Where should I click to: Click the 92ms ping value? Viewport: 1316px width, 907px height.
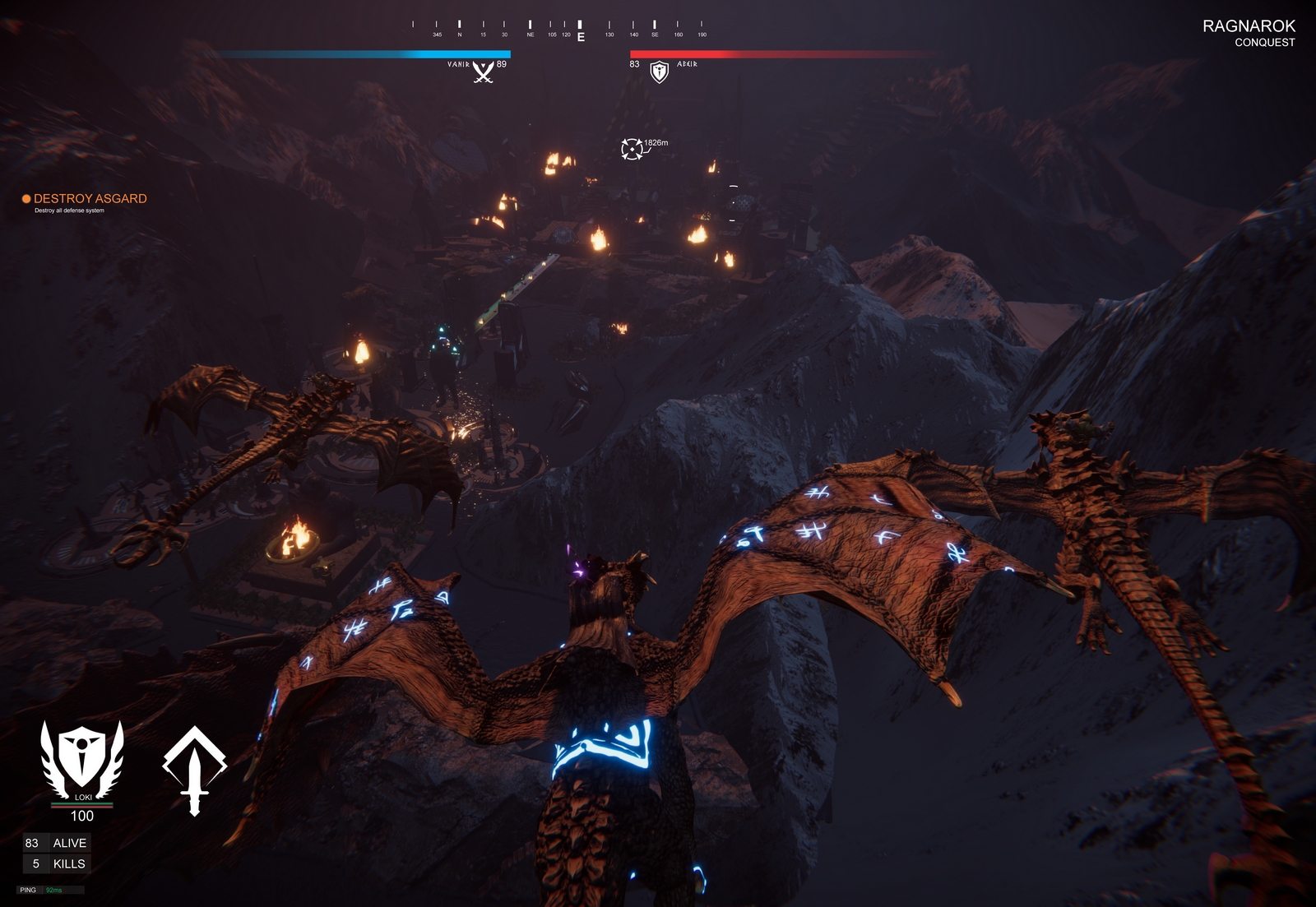(55, 888)
